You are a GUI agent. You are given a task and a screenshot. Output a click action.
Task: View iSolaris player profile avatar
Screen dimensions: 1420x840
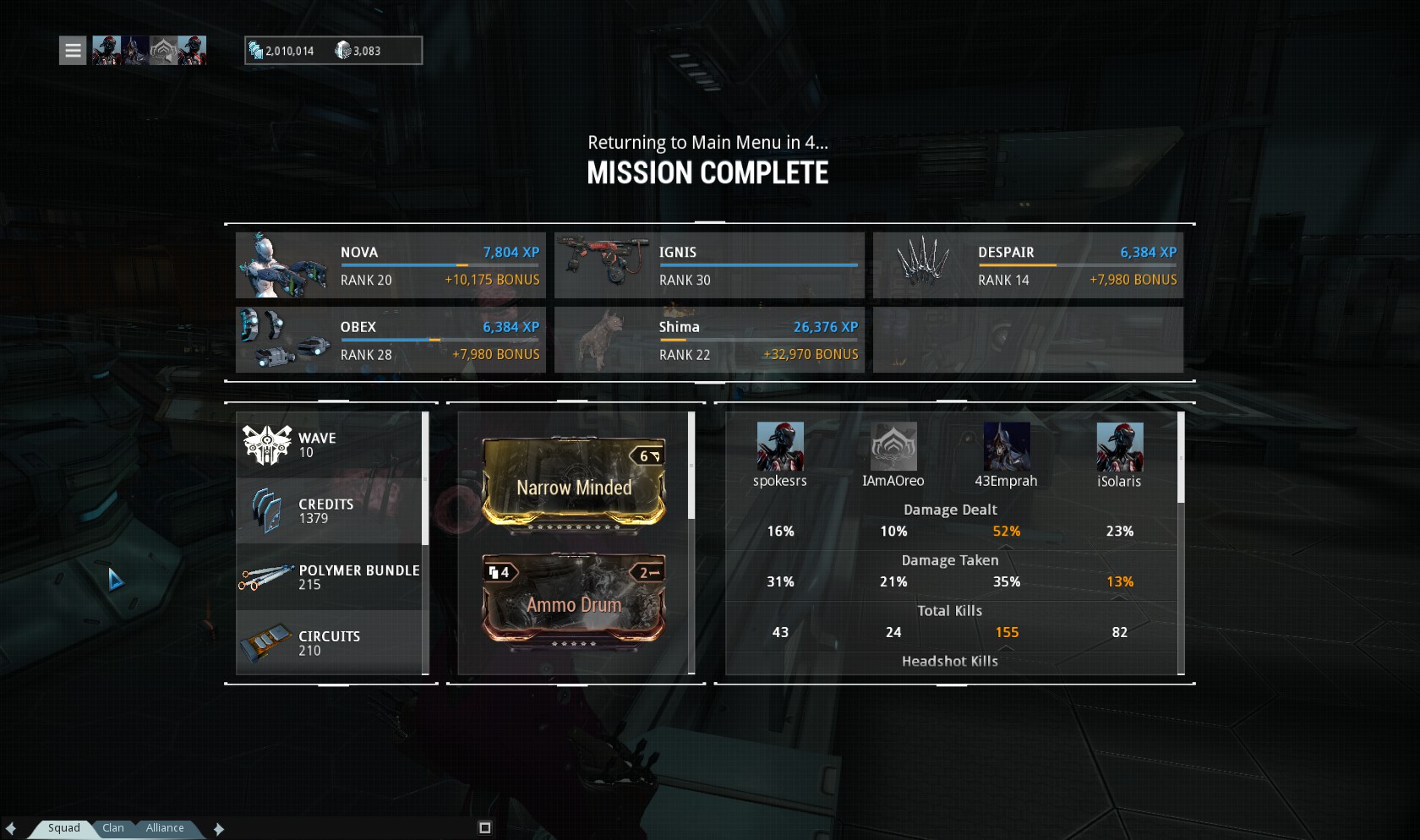(1119, 447)
